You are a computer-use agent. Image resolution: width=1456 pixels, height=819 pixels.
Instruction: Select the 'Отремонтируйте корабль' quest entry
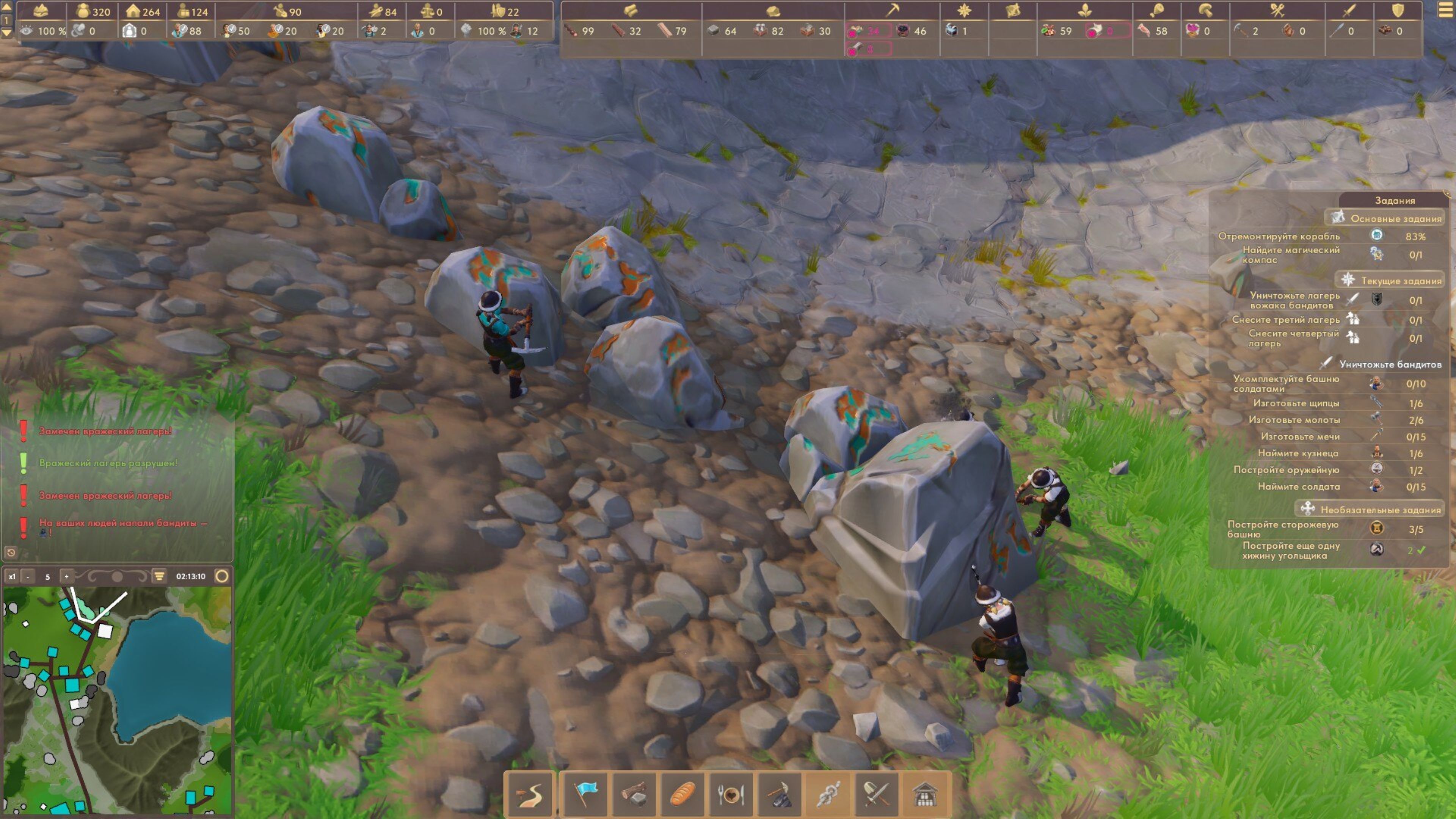(1279, 236)
